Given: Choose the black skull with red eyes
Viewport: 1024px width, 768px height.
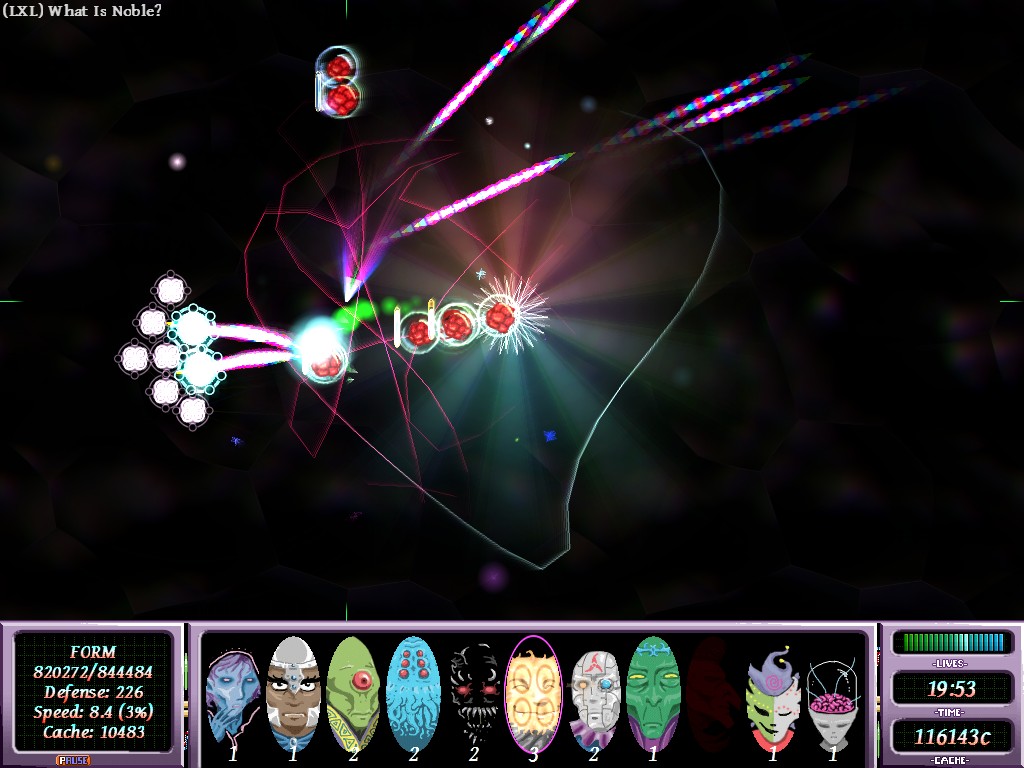Looking at the screenshot, I should coord(472,692).
